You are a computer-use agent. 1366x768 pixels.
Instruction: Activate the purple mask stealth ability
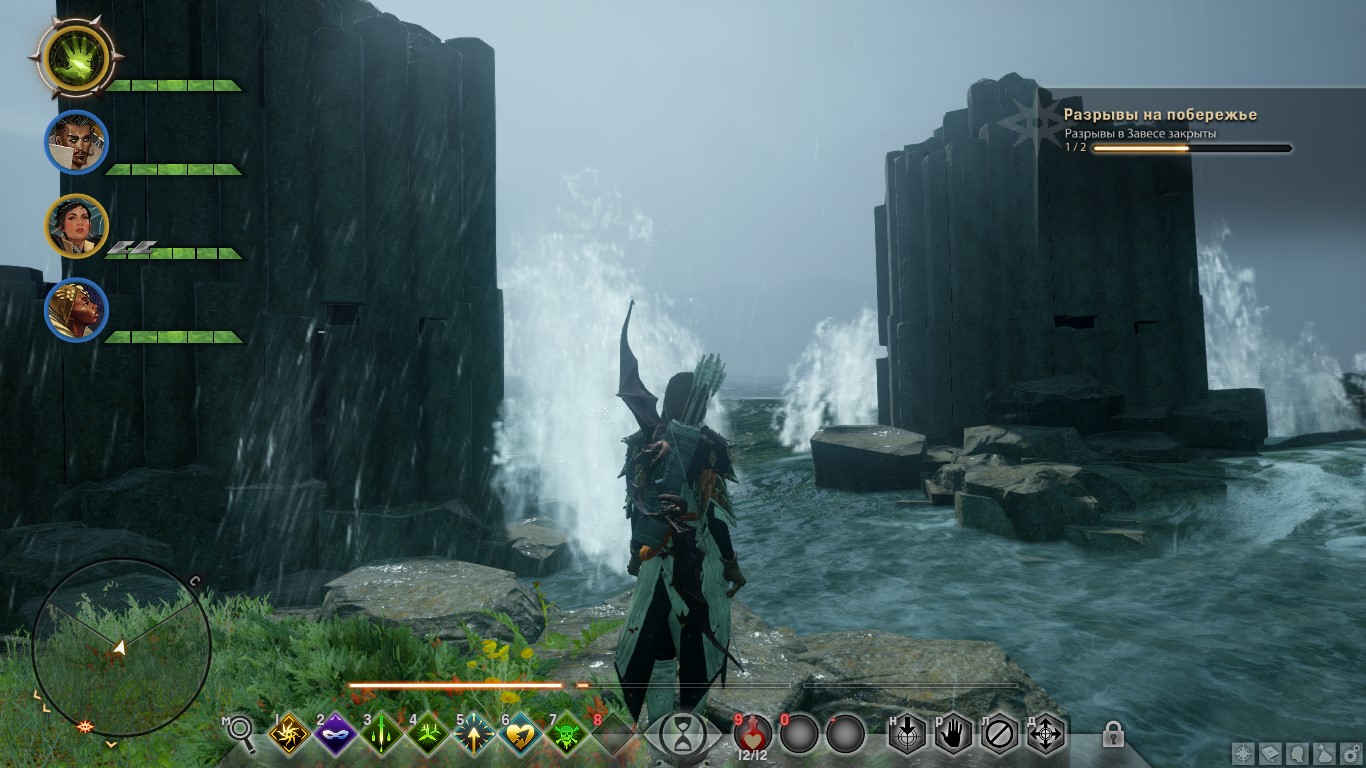point(335,735)
